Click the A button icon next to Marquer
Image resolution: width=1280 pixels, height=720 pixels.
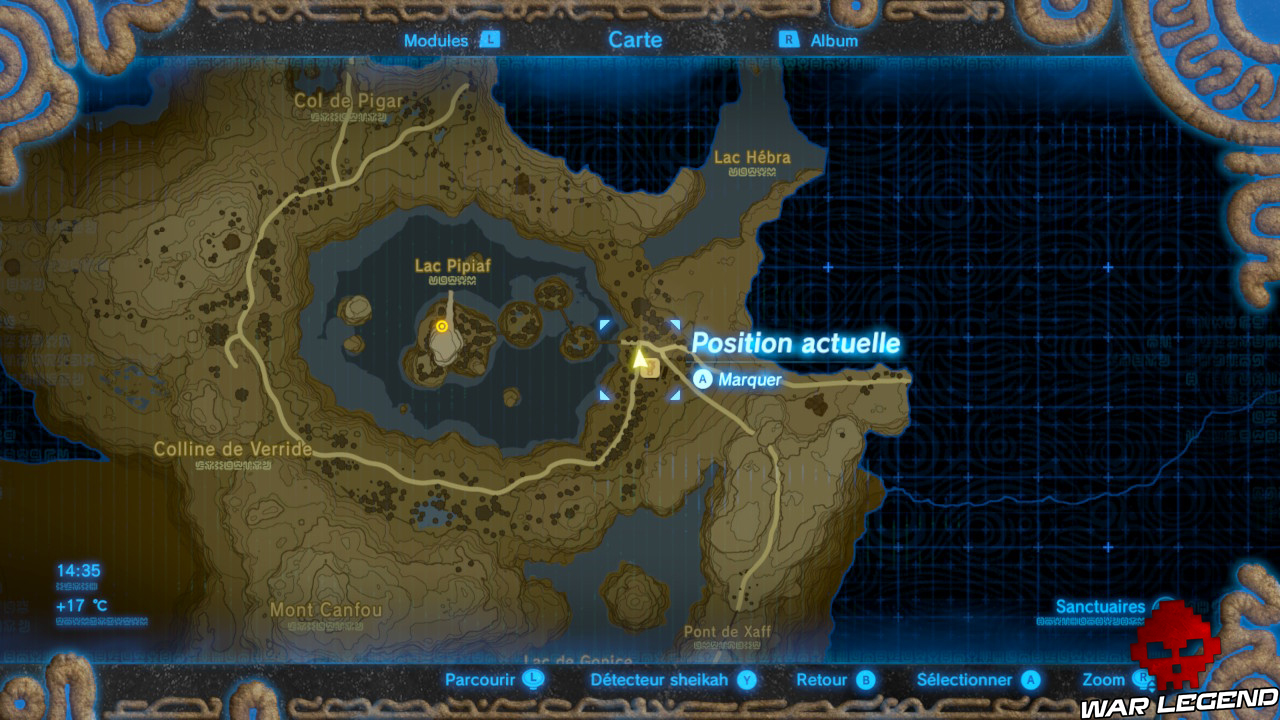[703, 379]
